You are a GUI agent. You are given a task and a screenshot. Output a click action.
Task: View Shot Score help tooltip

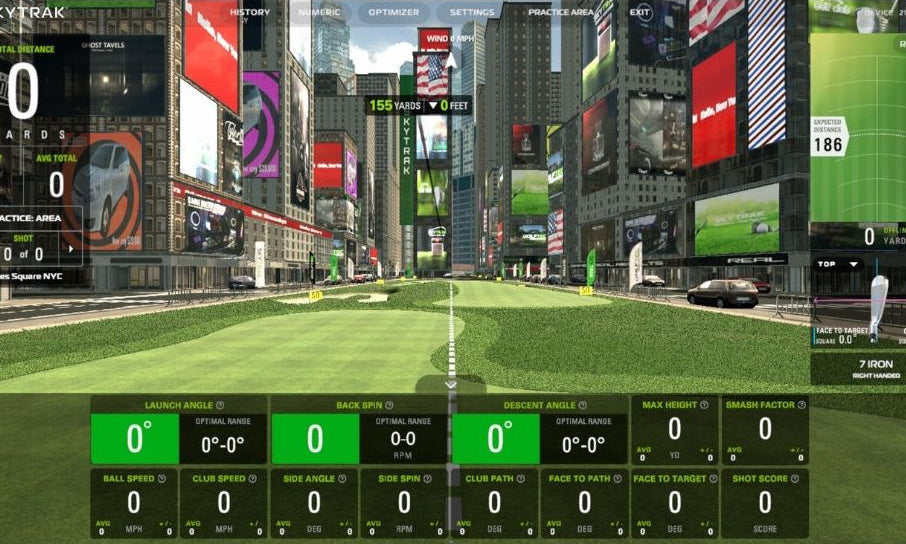tap(795, 479)
